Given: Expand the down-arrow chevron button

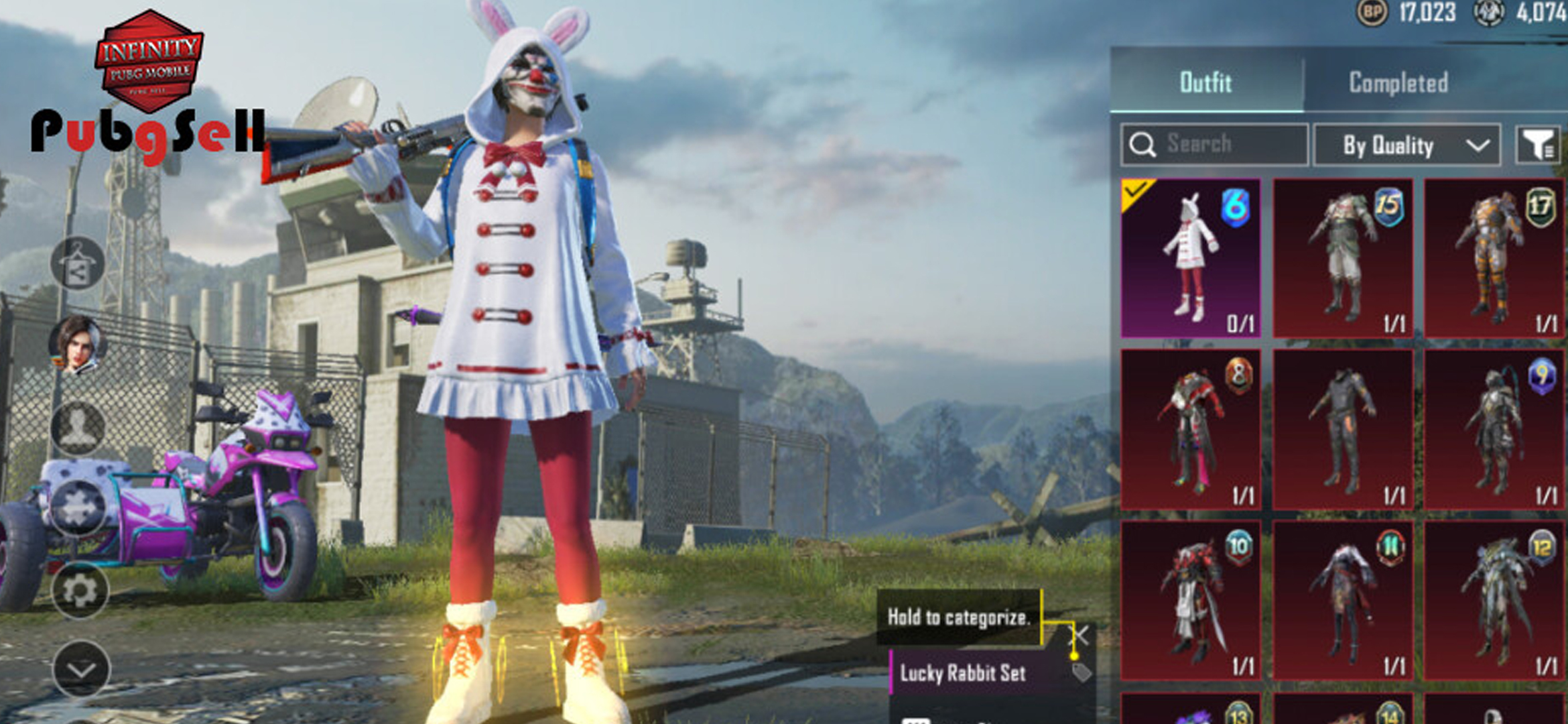Looking at the screenshot, I should point(81,669).
